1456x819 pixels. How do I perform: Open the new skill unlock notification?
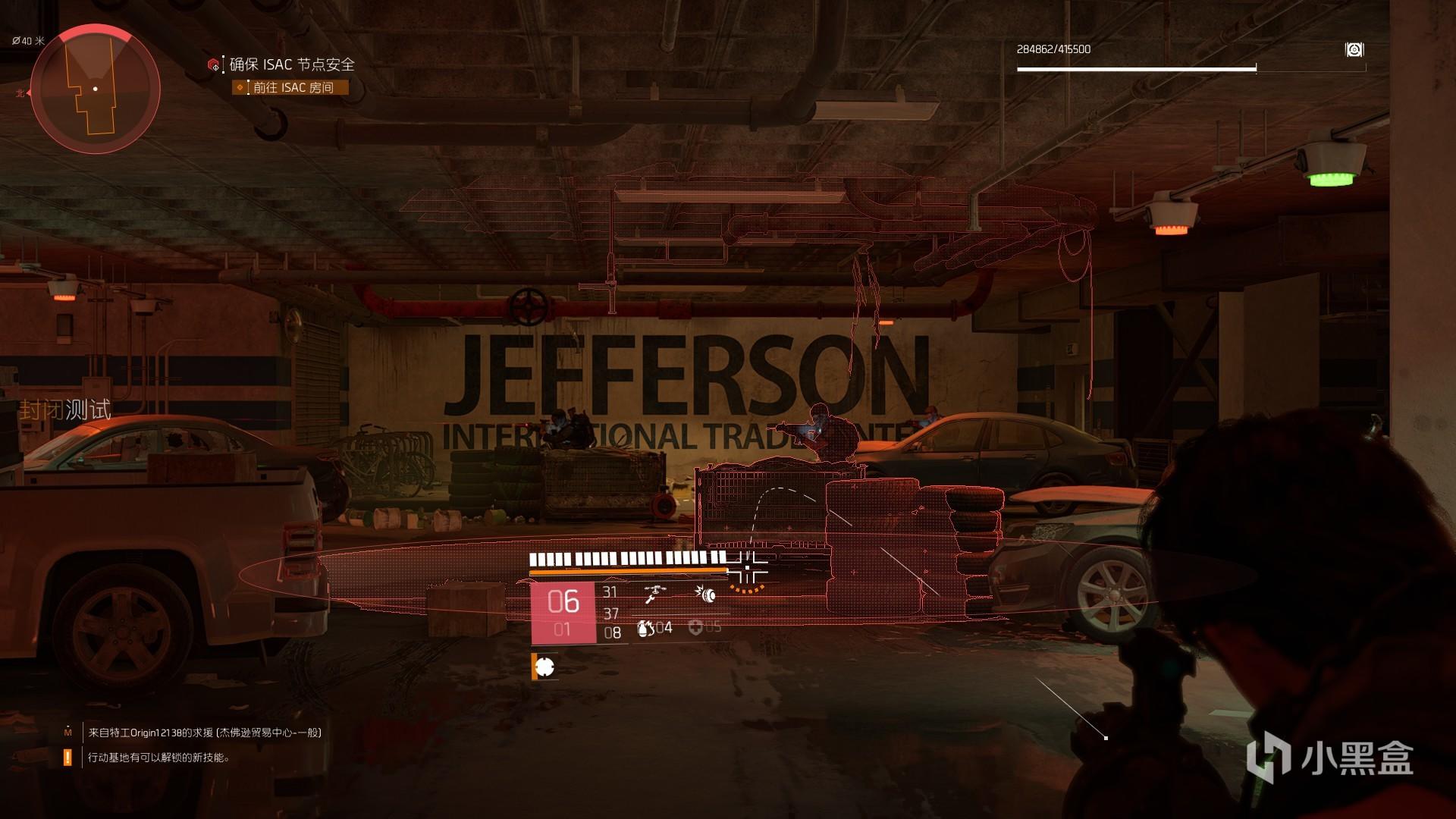pyautogui.click(x=158, y=757)
